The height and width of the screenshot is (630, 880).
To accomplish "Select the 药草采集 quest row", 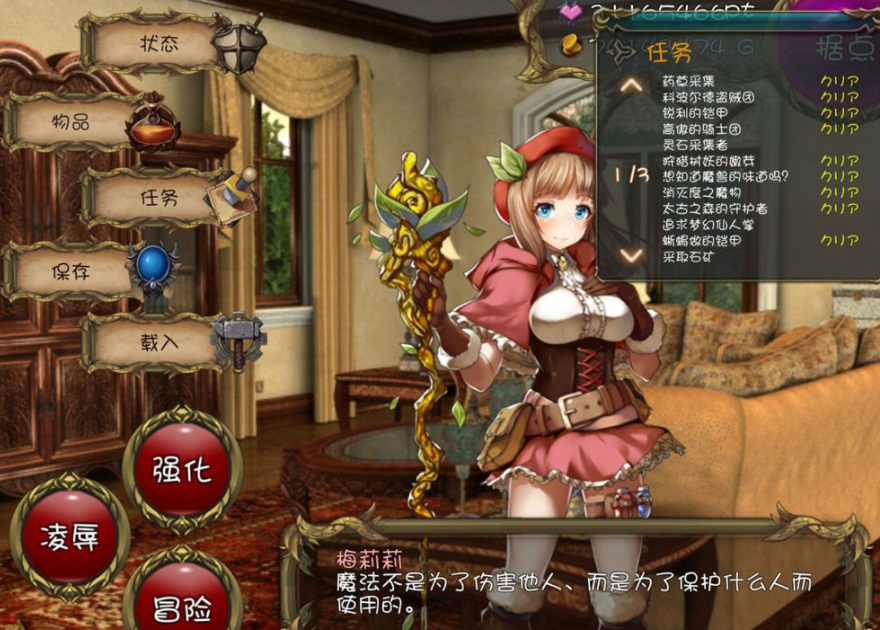I will (x=688, y=81).
